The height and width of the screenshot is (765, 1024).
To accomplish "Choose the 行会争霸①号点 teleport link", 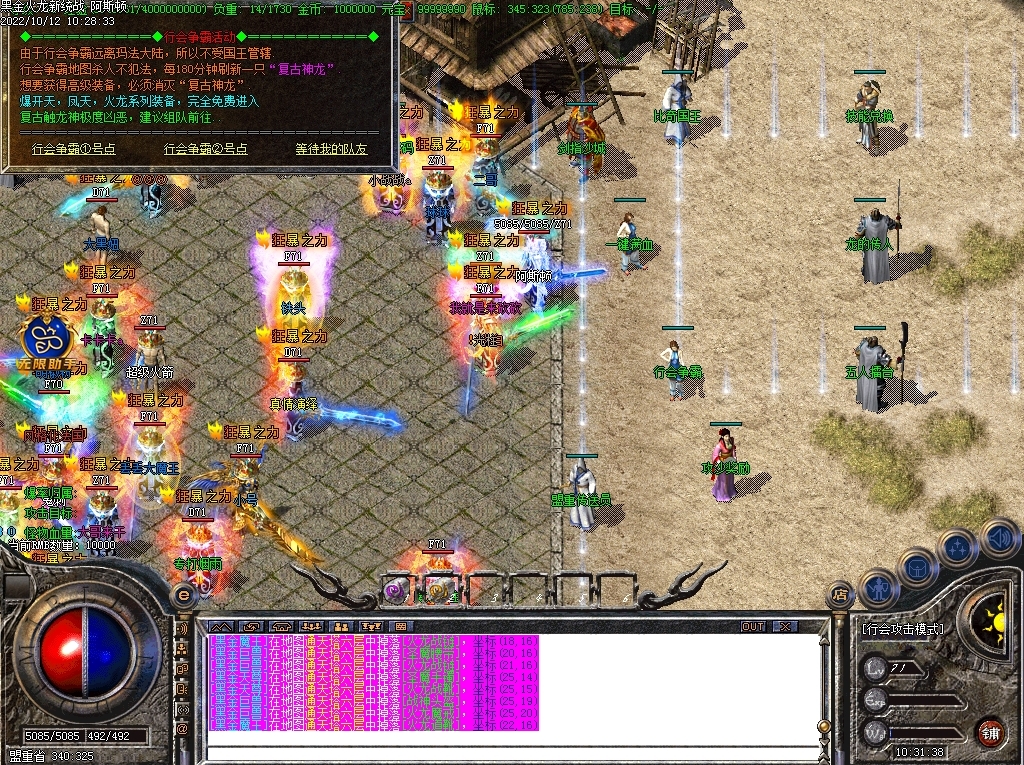I will coord(74,149).
